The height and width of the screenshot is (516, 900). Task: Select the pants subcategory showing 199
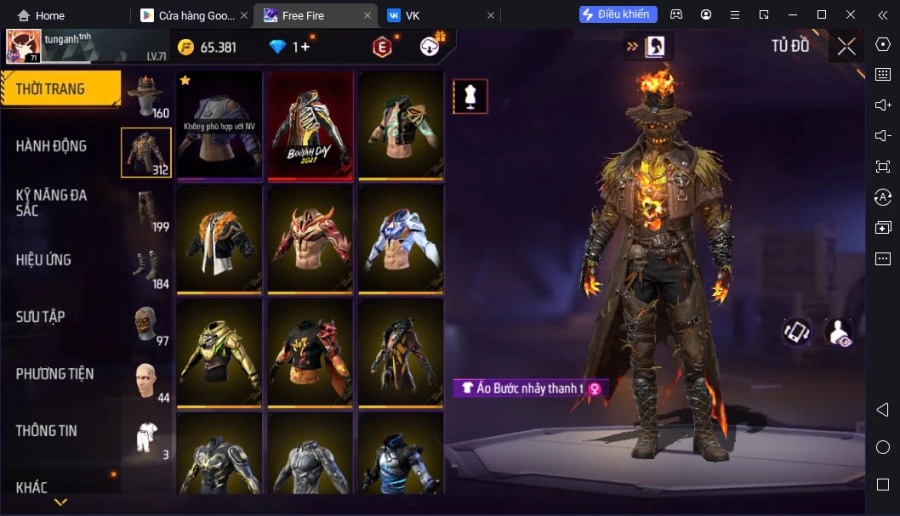146,210
